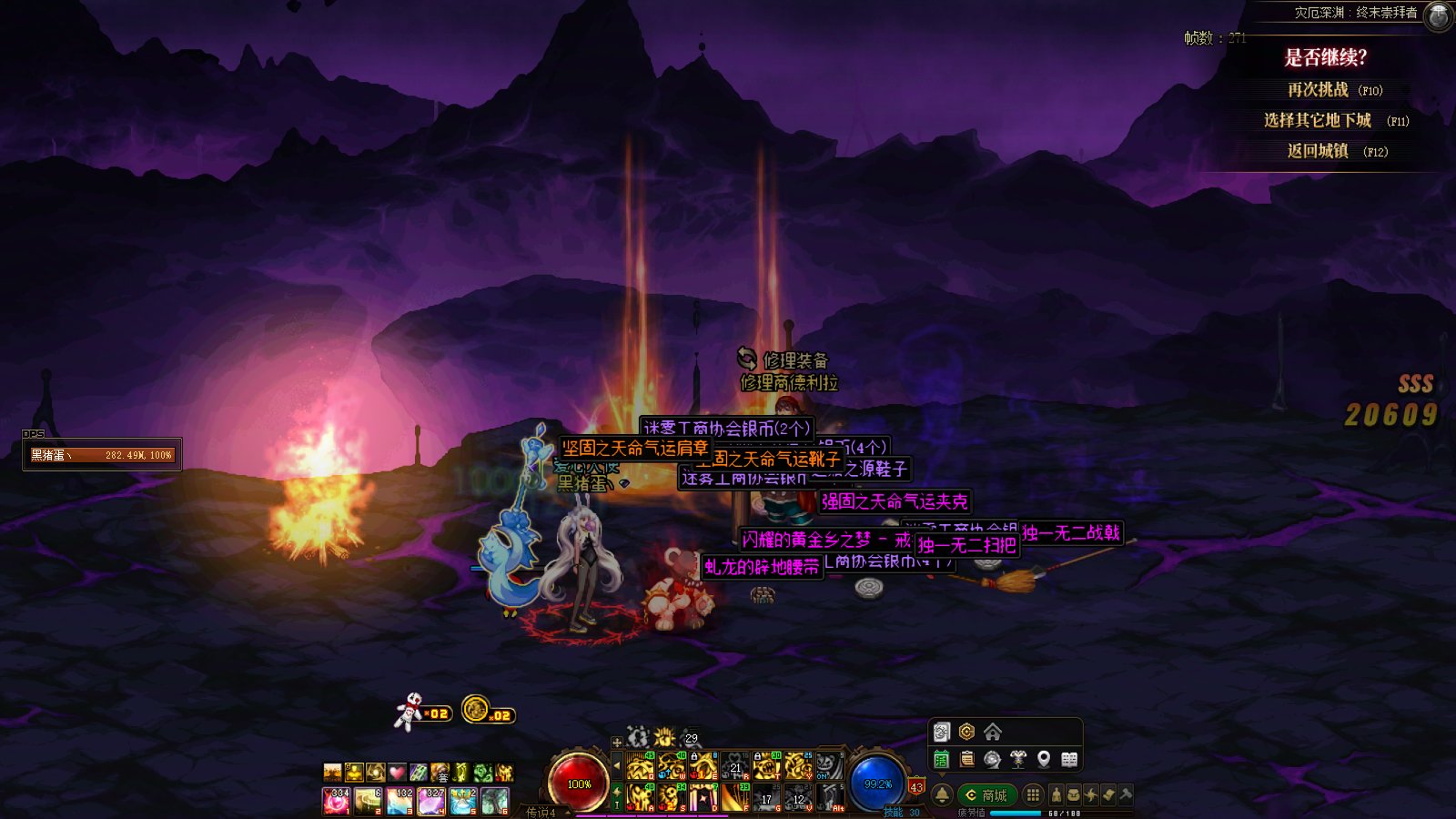Open the green calendar activity icon
Screen dimensions: 1456x819
pos(941,759)
